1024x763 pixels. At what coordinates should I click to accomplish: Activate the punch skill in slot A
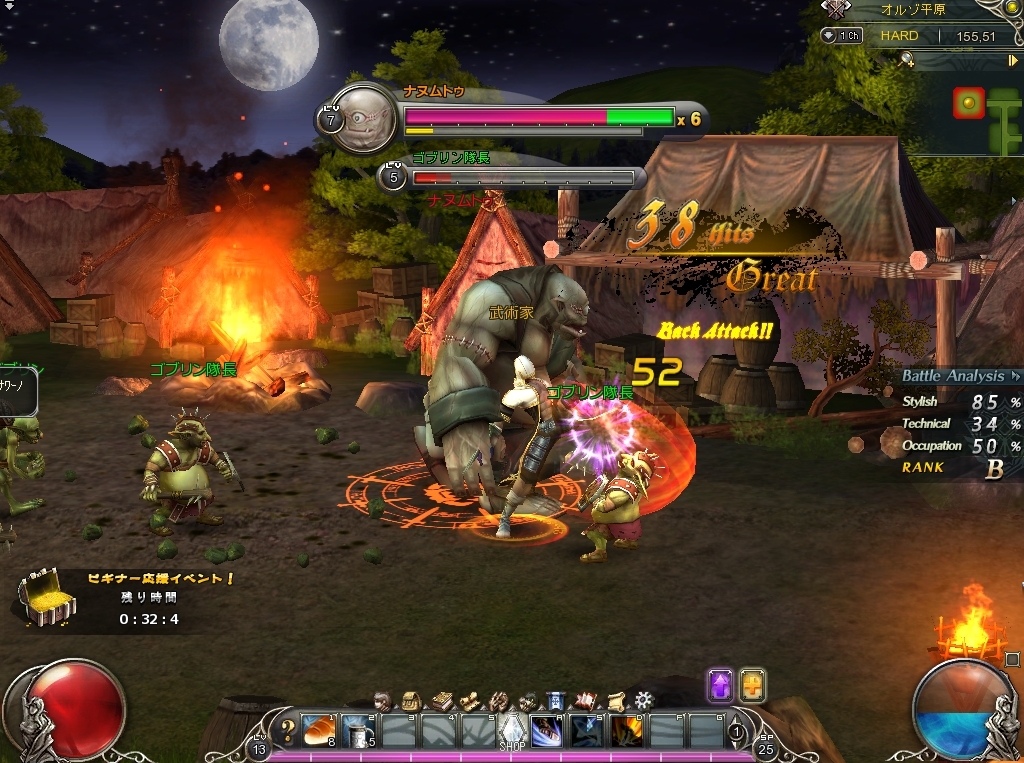[546, 731]
